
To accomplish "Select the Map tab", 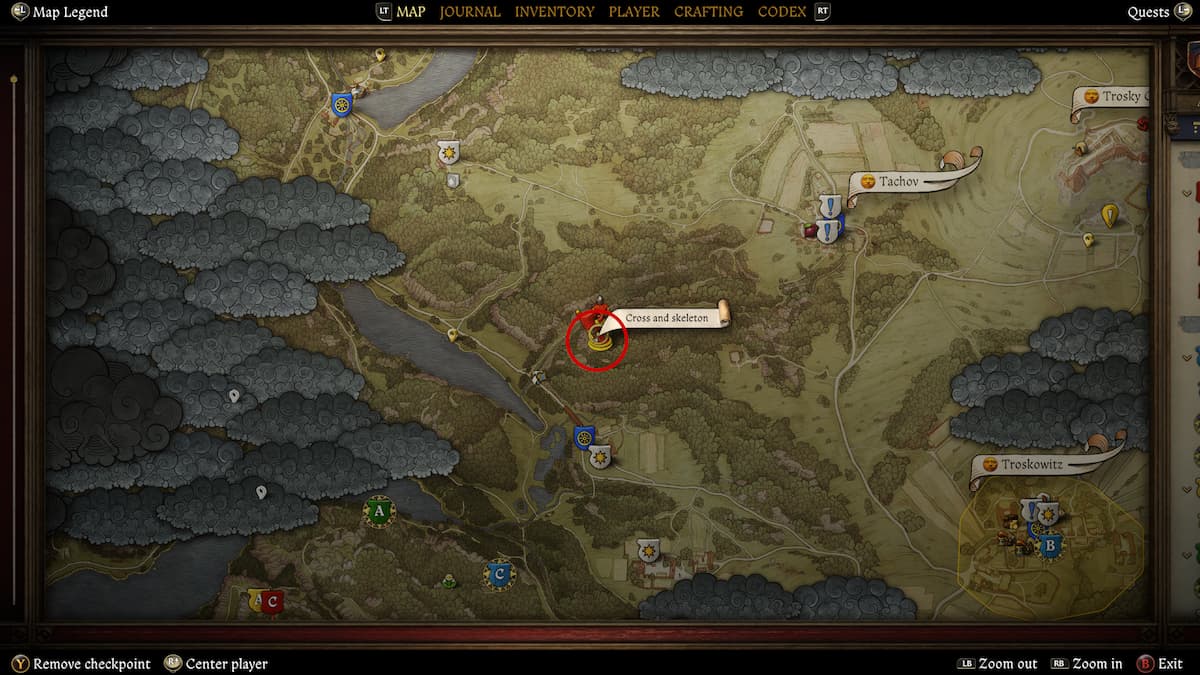I will pos(410,12).
